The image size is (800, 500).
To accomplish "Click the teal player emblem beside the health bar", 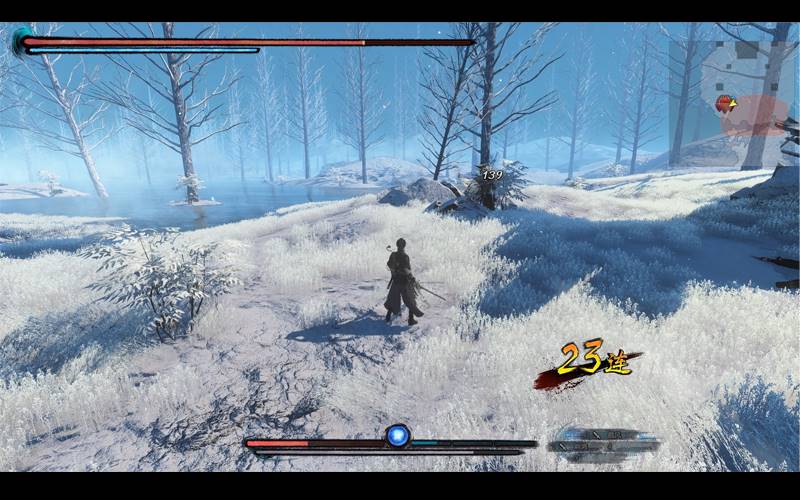I will click(x=20, y=40).
